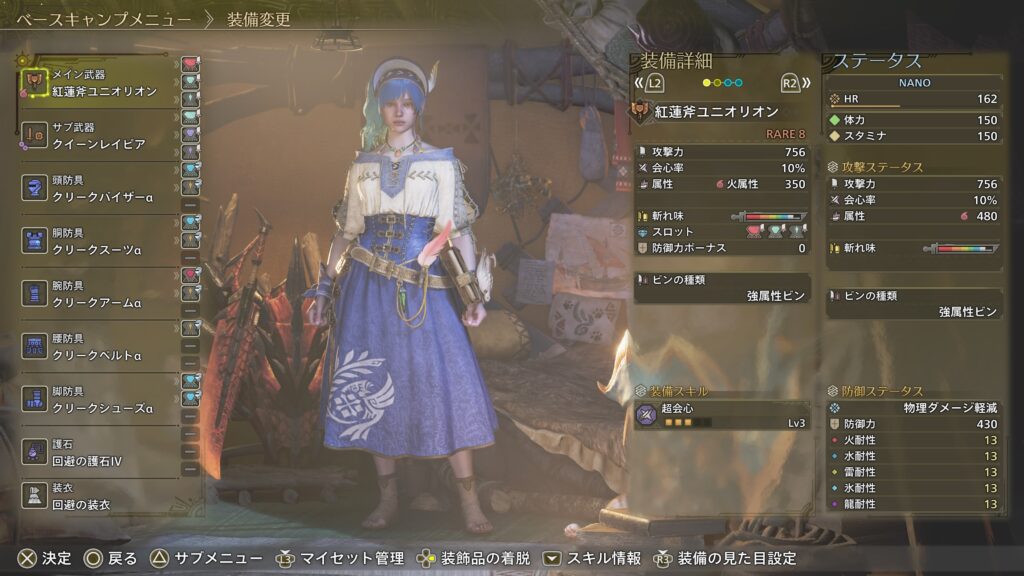1024x576 pixels.
Task: Select mantle 回避の装衣 slot
Action: 98,497
